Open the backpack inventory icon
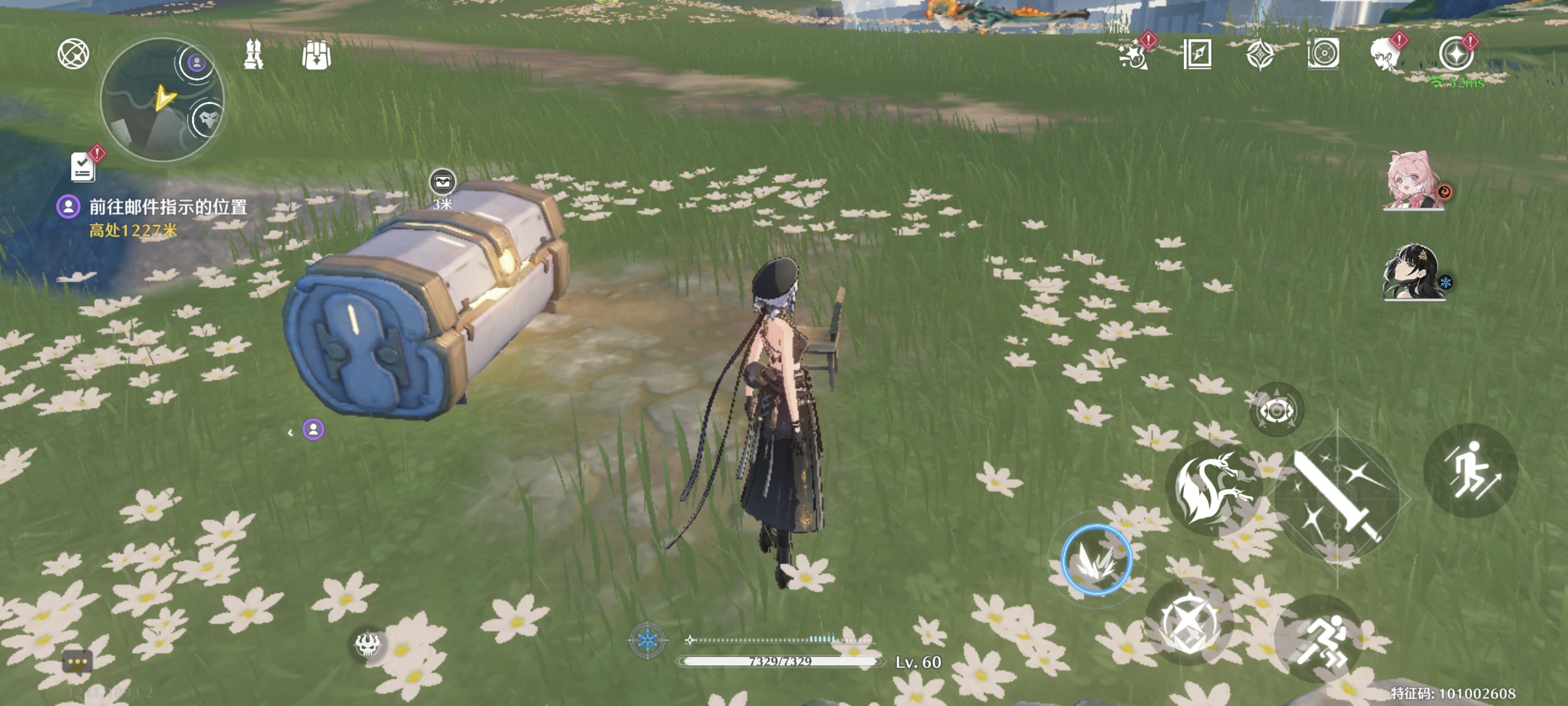Screen dimensions: 1568x706 pyautogui.click(x=316, y=55)
